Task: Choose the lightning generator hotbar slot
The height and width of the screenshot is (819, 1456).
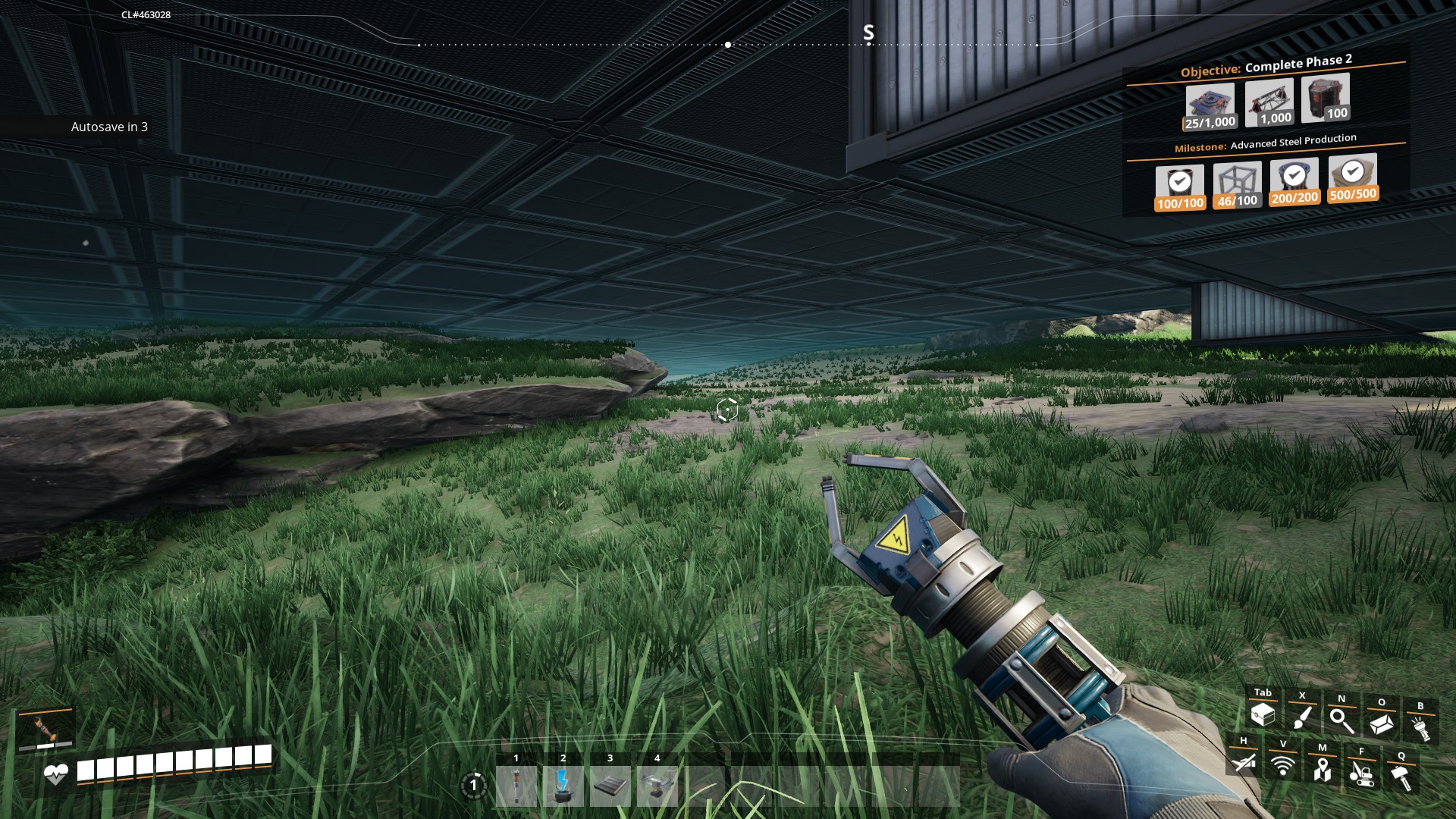Action: tap(563, 786)
